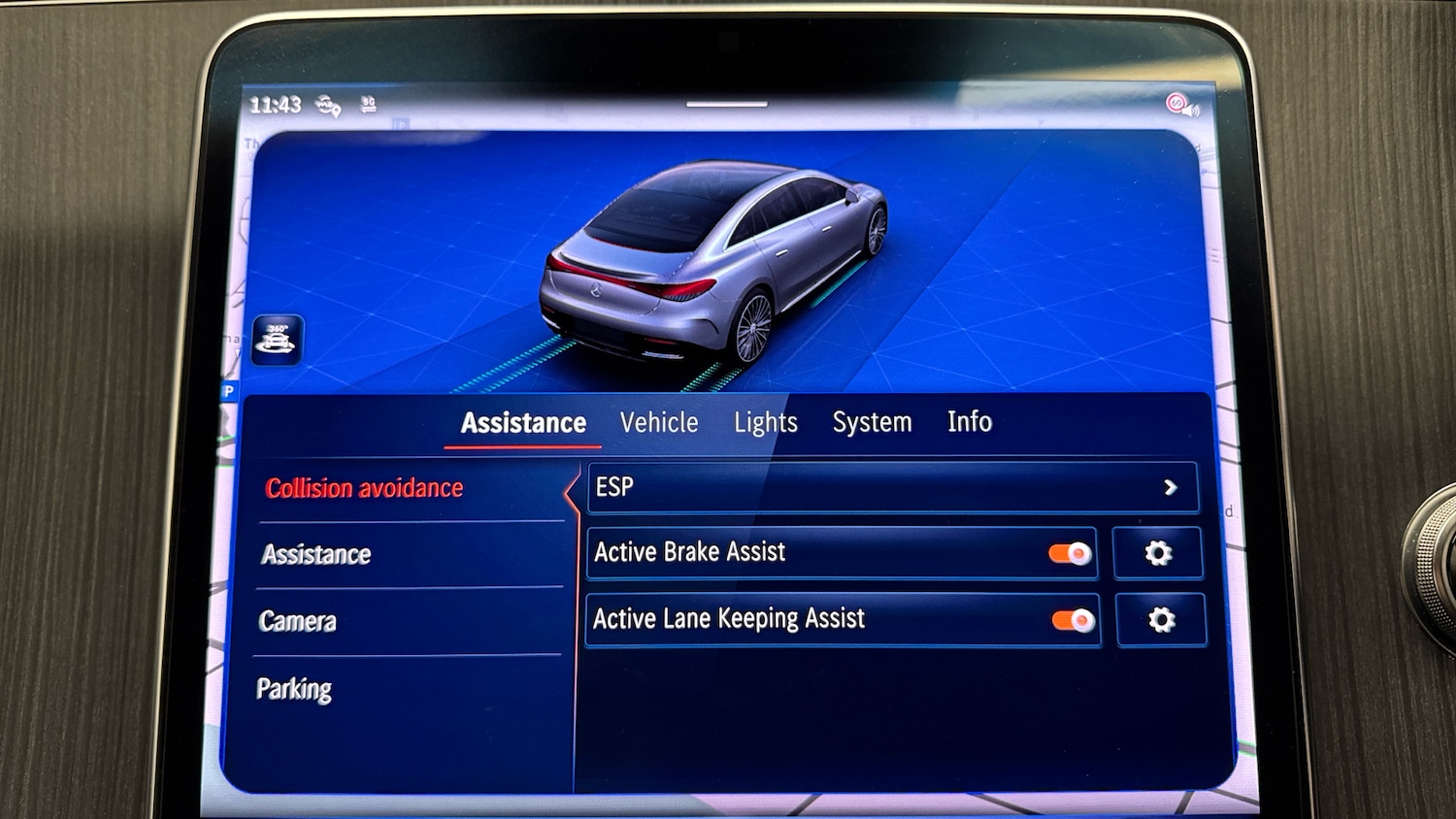Switch to the Vehicle tab
The image size is (1456, 819).
tap(659, 422)
